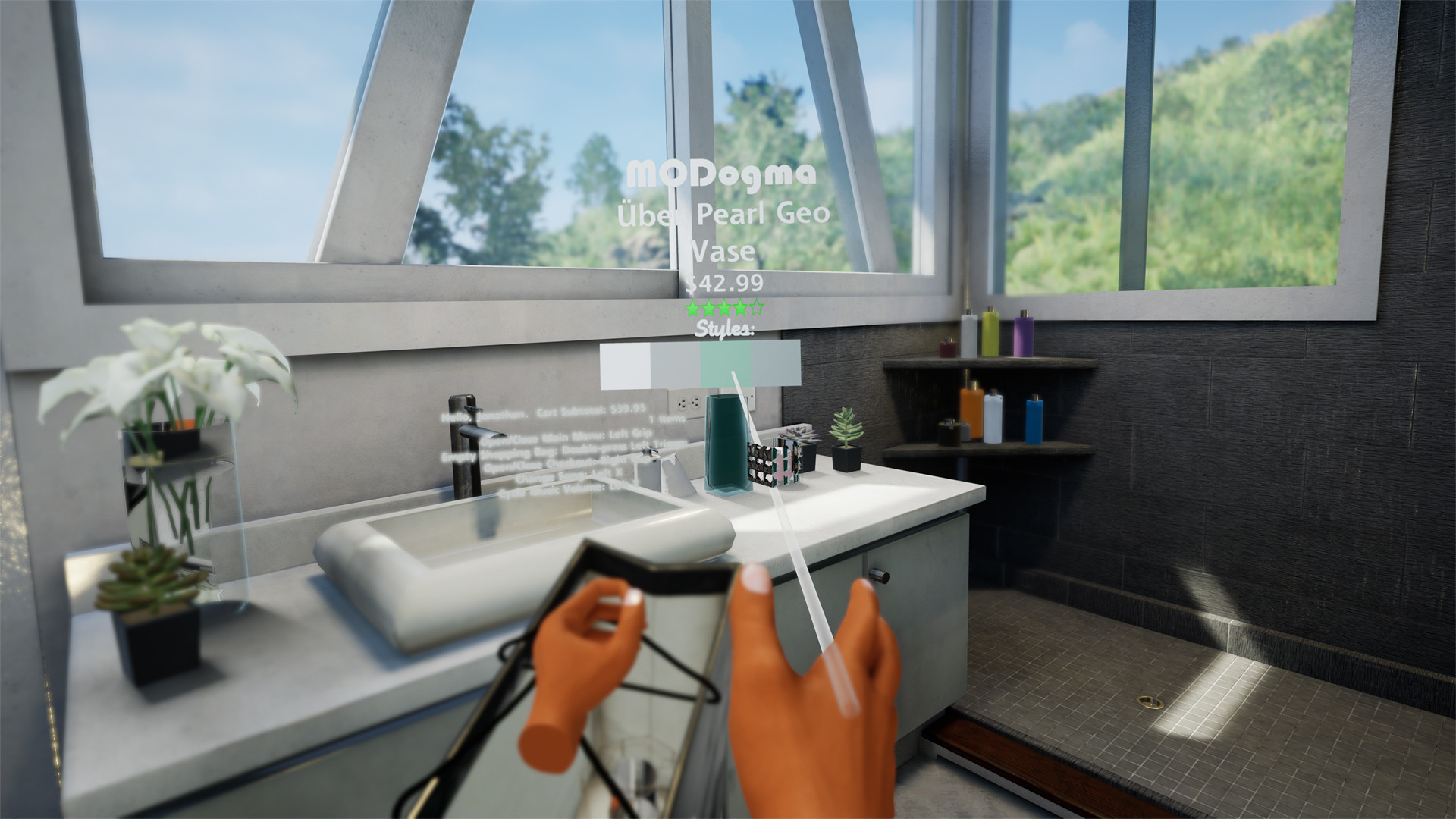Click the fifth empty rating star
Image resolution: width=1456 pixels, height=819 pixels.
coord(756,308)
